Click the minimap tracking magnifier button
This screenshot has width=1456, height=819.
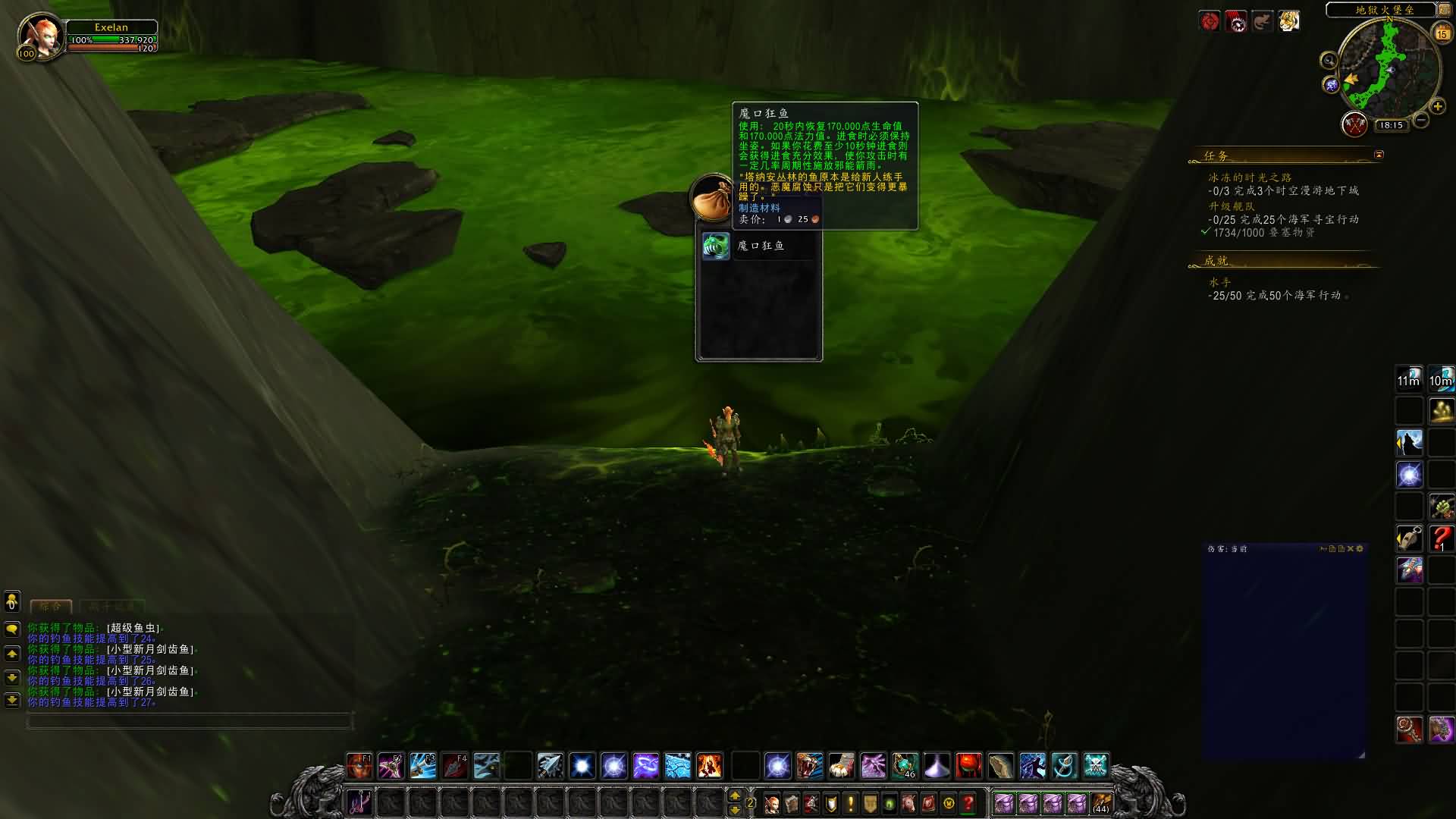[1329, 61]
